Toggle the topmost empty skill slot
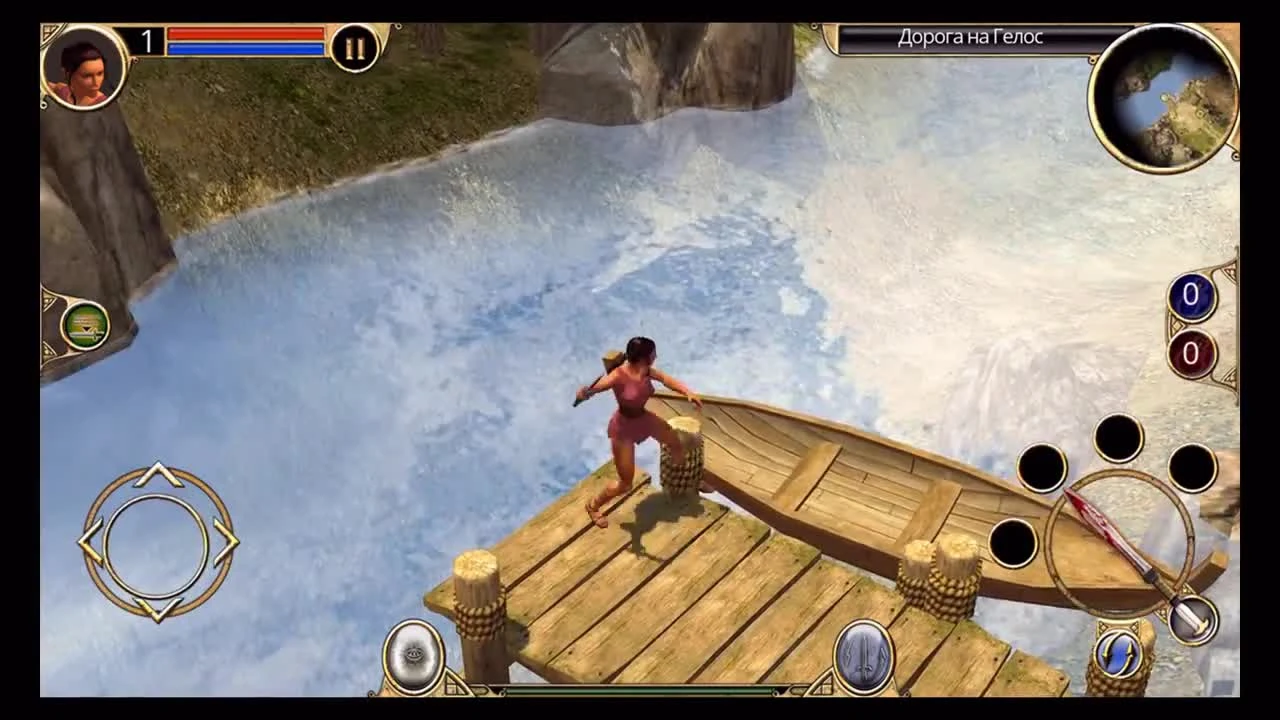This screenshot has height=720, width=1280. (1118, 437)
